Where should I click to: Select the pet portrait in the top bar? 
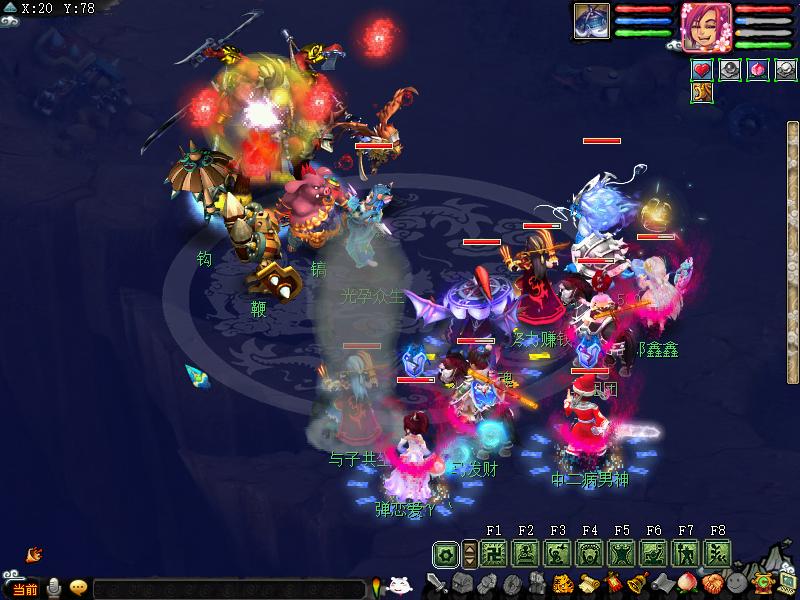tap(591, 22)
